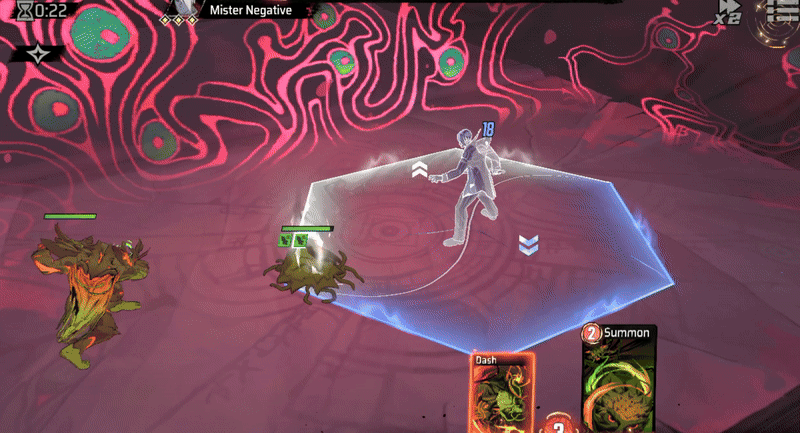Image resolution: width=800 pixels, height=433 pixels.
Task: Select the Dash card in hand
Action: (503, 393)
